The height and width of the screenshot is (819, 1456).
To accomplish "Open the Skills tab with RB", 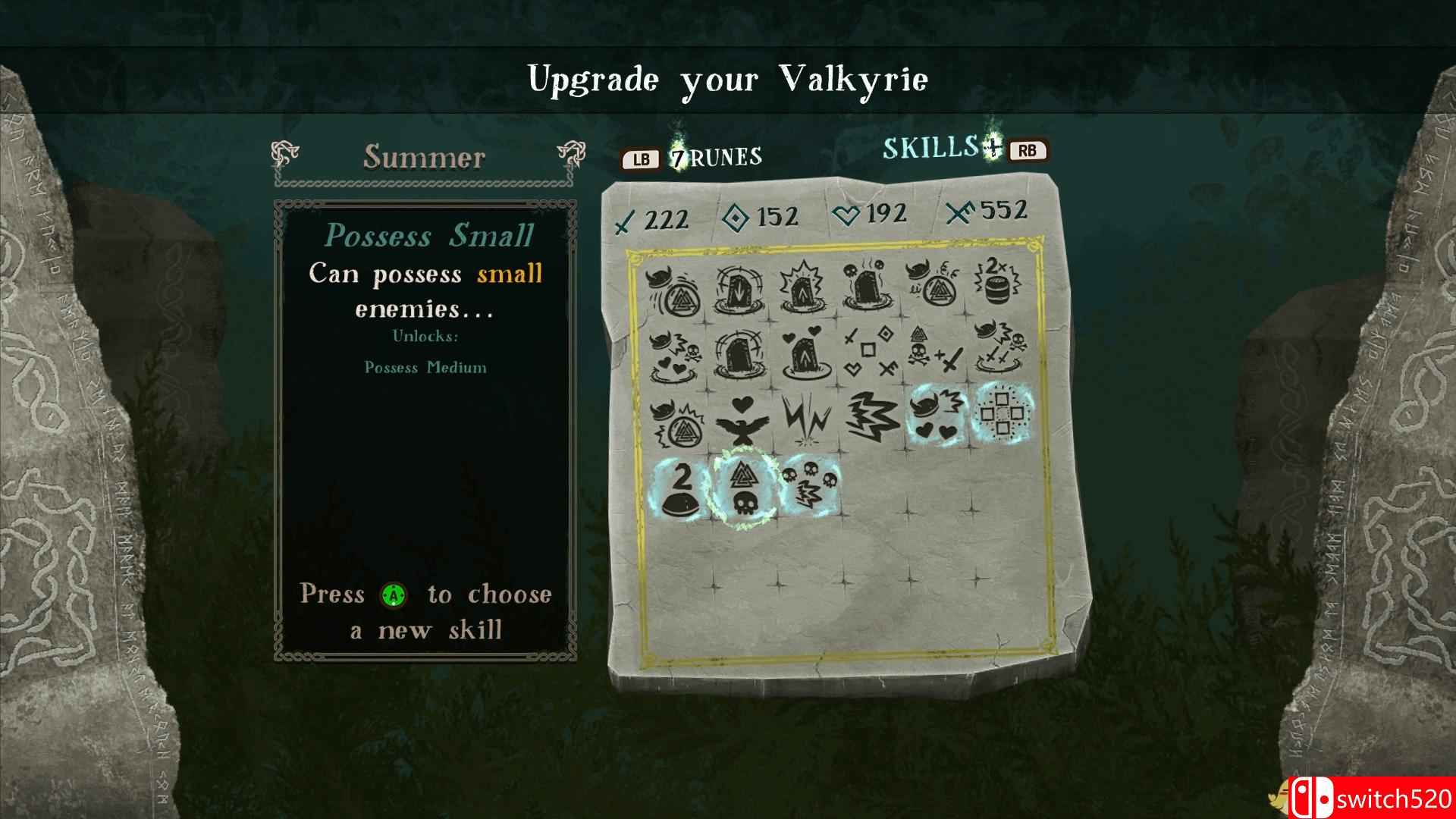I will [x=1028, y=150].
